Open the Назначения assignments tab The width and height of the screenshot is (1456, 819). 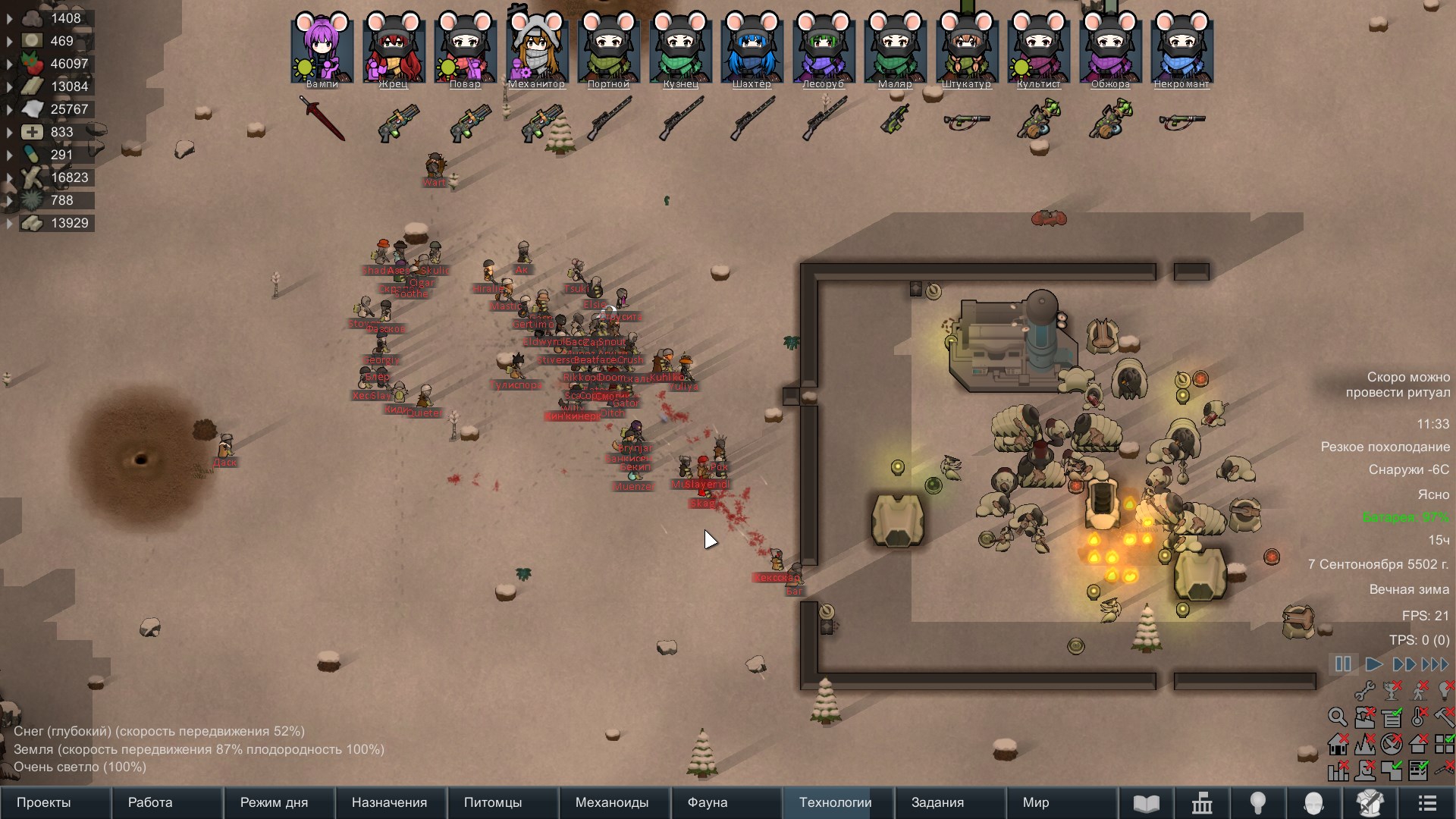[x=389, y=802]
